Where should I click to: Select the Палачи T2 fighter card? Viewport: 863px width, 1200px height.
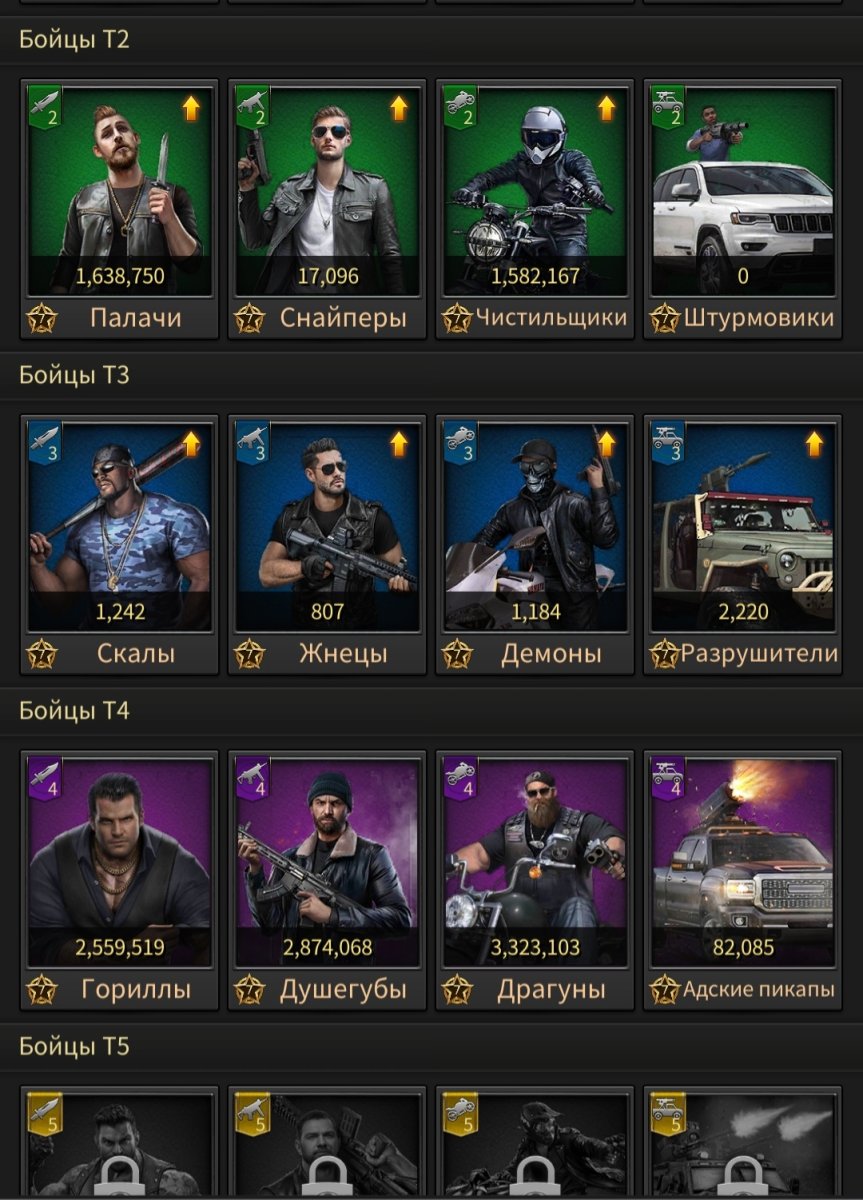(119, 192)
